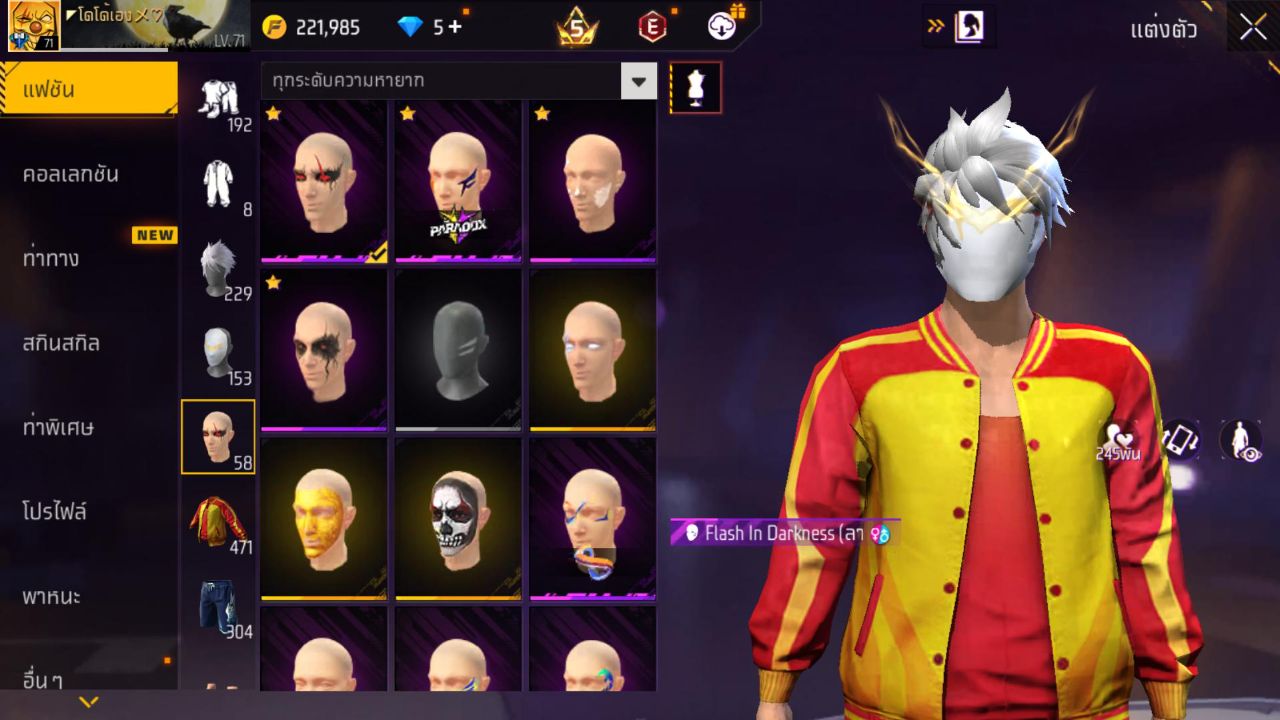Tap the red E badge icon
This screenshot has height=720, width=1280.
650,27
